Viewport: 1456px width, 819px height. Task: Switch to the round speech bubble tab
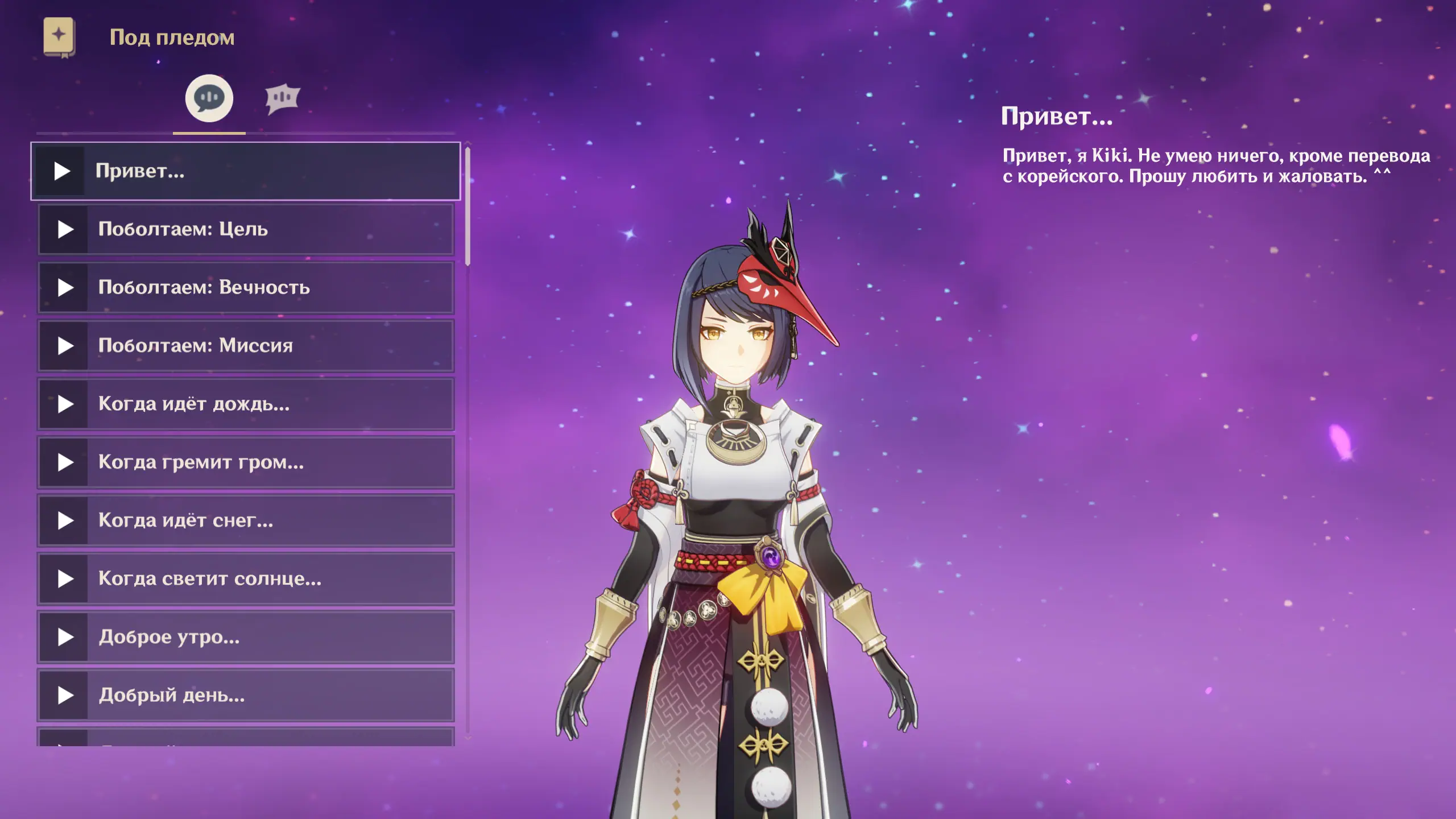209,98
